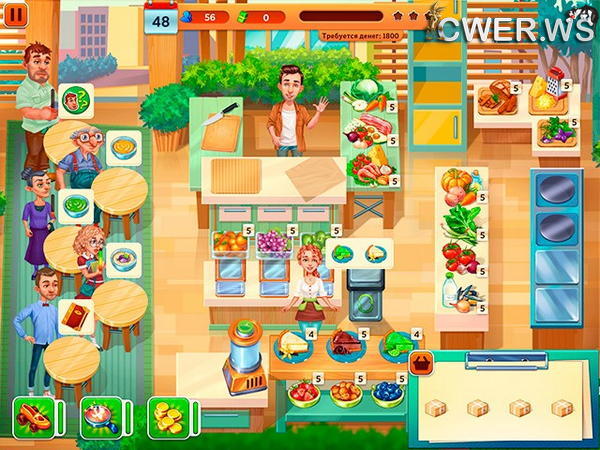600x450 pixels.
Task: Activate the gold coins bonus
Action: 167,415
